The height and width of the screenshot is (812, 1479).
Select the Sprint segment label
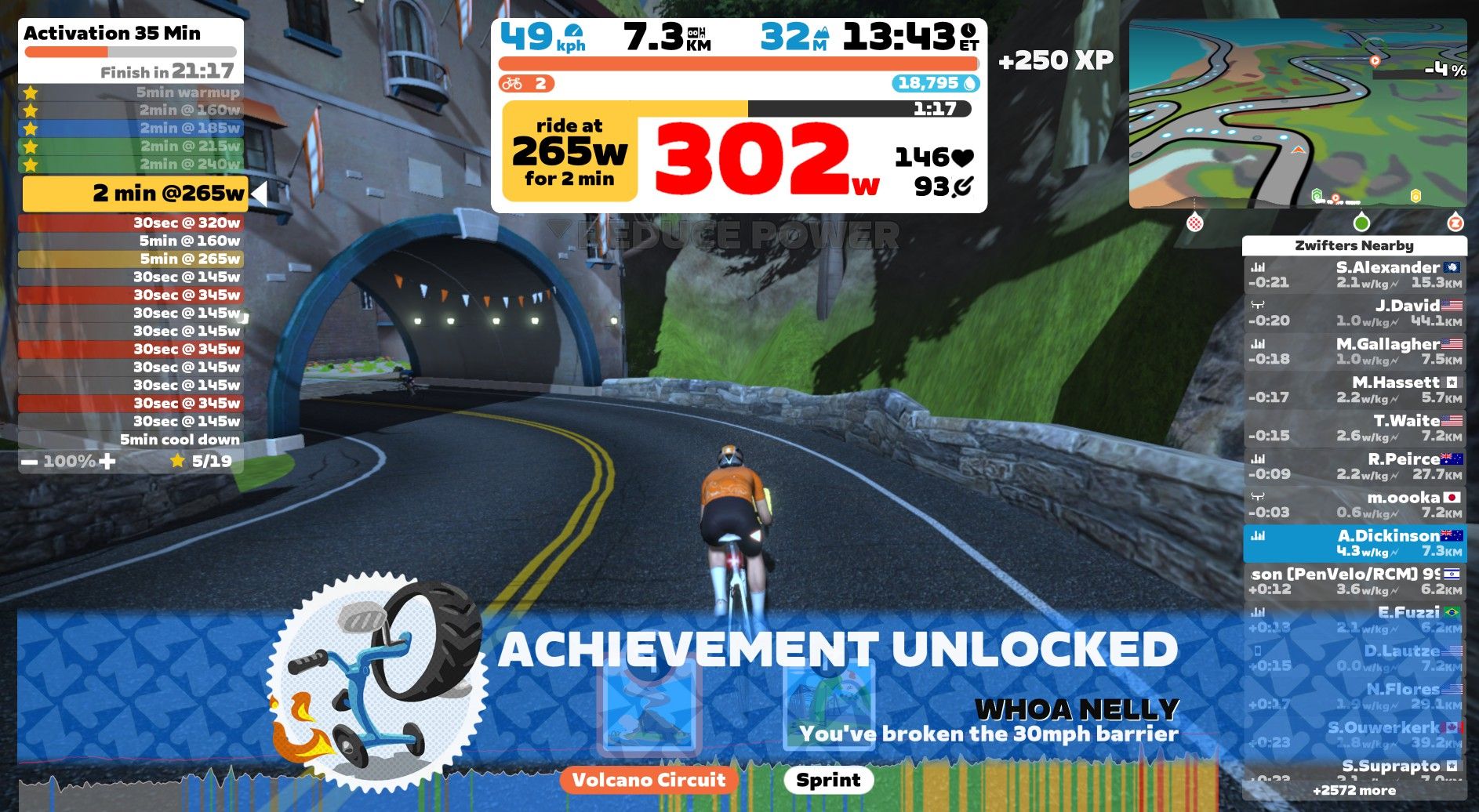tap(827, 780)
